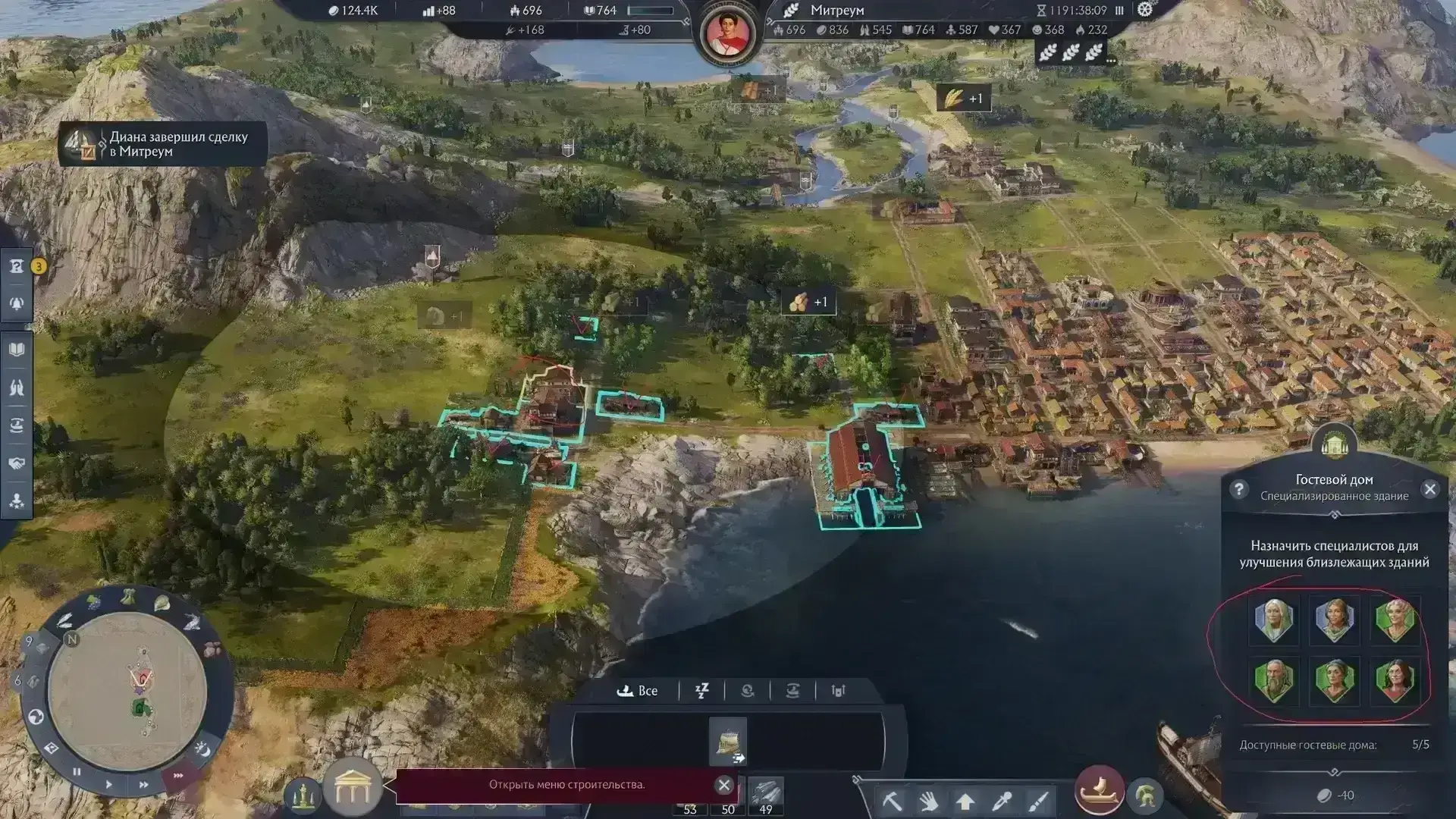Open the ship mode button
Viewport: 1456px width, 819px height.
(x=1099, y=791)
